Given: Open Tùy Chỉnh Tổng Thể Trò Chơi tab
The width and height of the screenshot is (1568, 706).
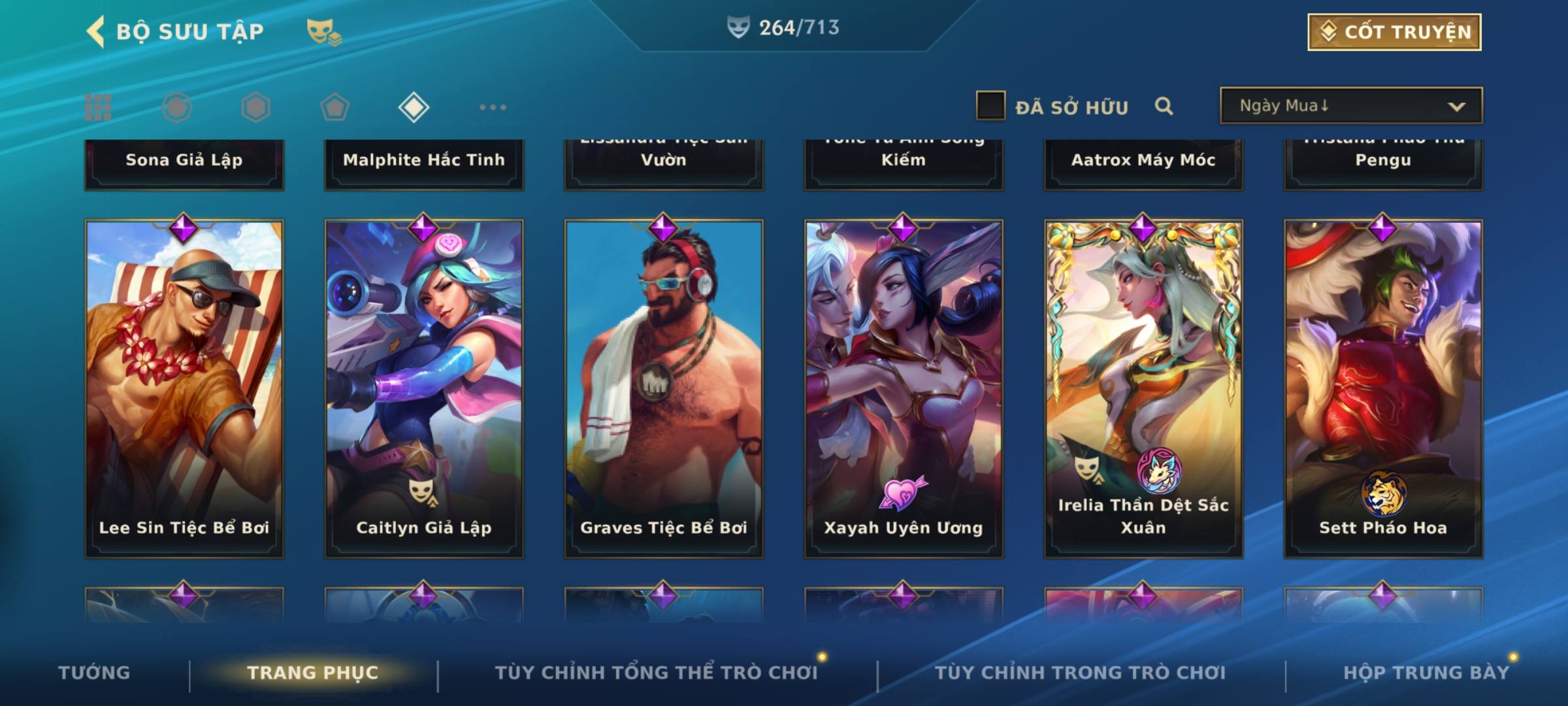Looking at the screenshot, I should pyautogui.click(x=656, y=673).
